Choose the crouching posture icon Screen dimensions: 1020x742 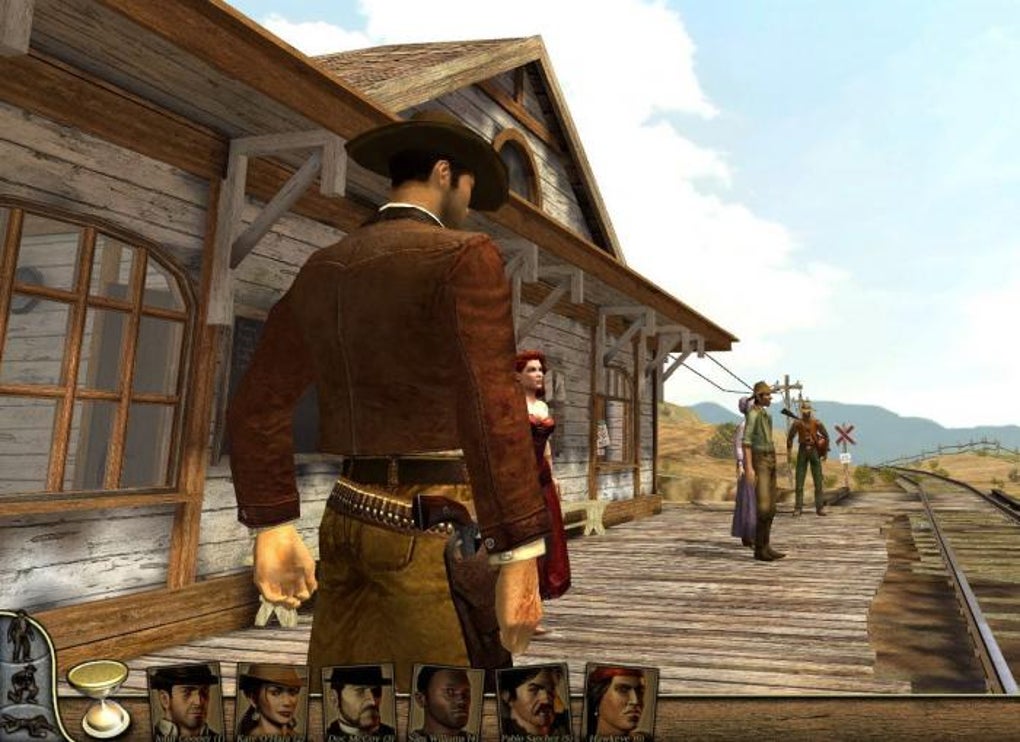pyautogui.click(x=22, y=682)
